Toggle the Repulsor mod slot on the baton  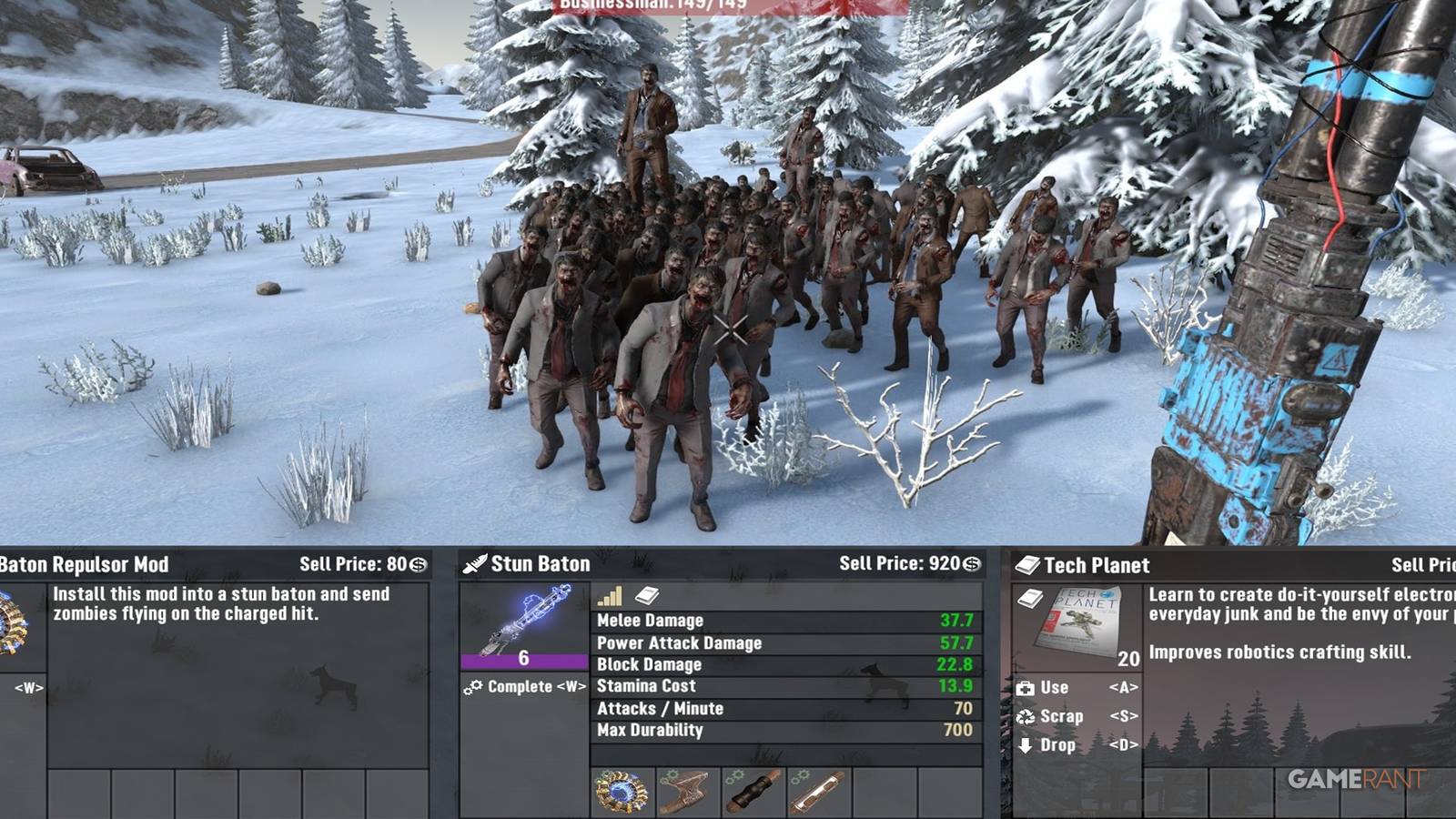click(620, 792)
